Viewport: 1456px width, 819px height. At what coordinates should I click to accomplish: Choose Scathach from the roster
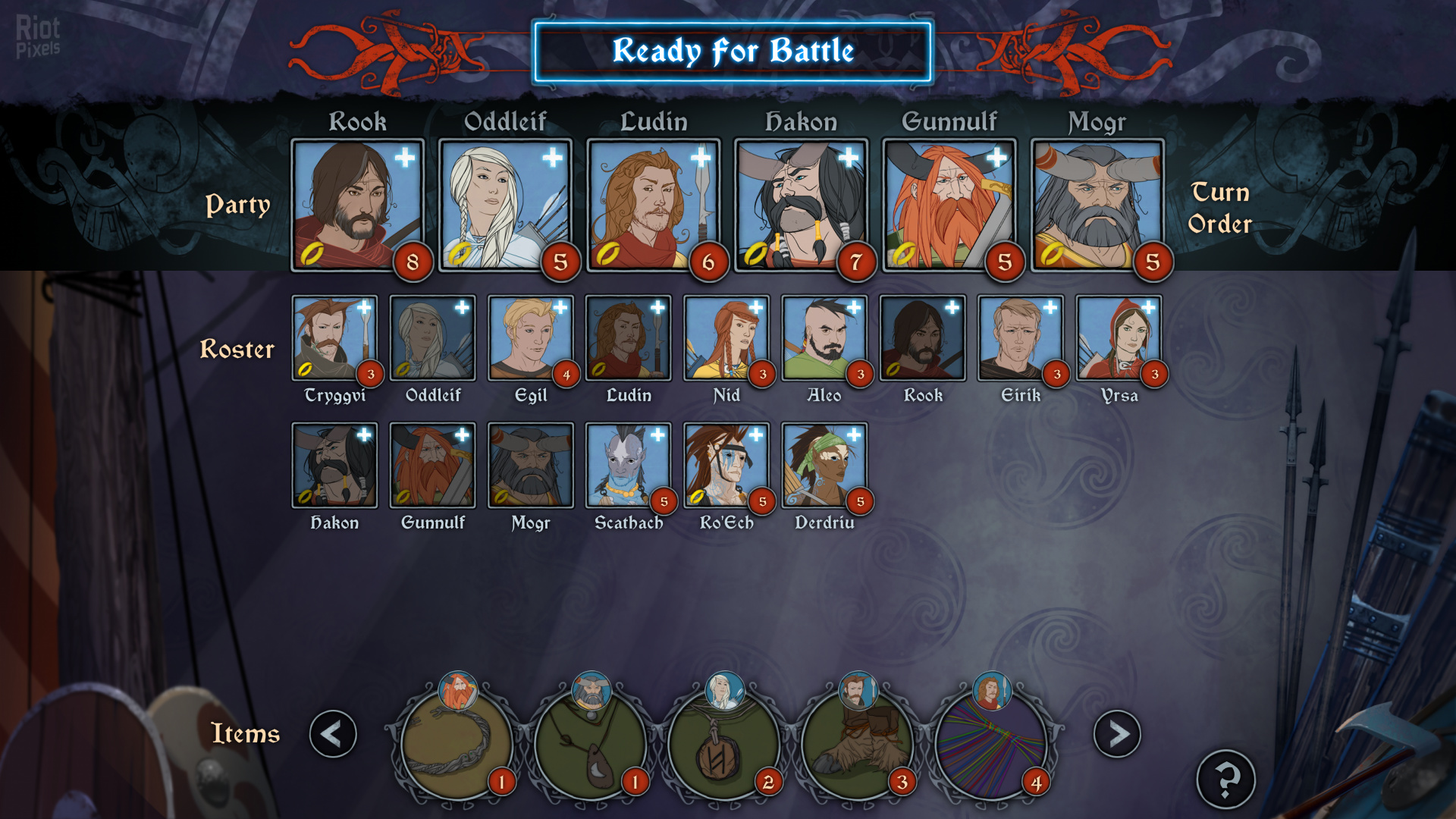click(x=628, y=466)
